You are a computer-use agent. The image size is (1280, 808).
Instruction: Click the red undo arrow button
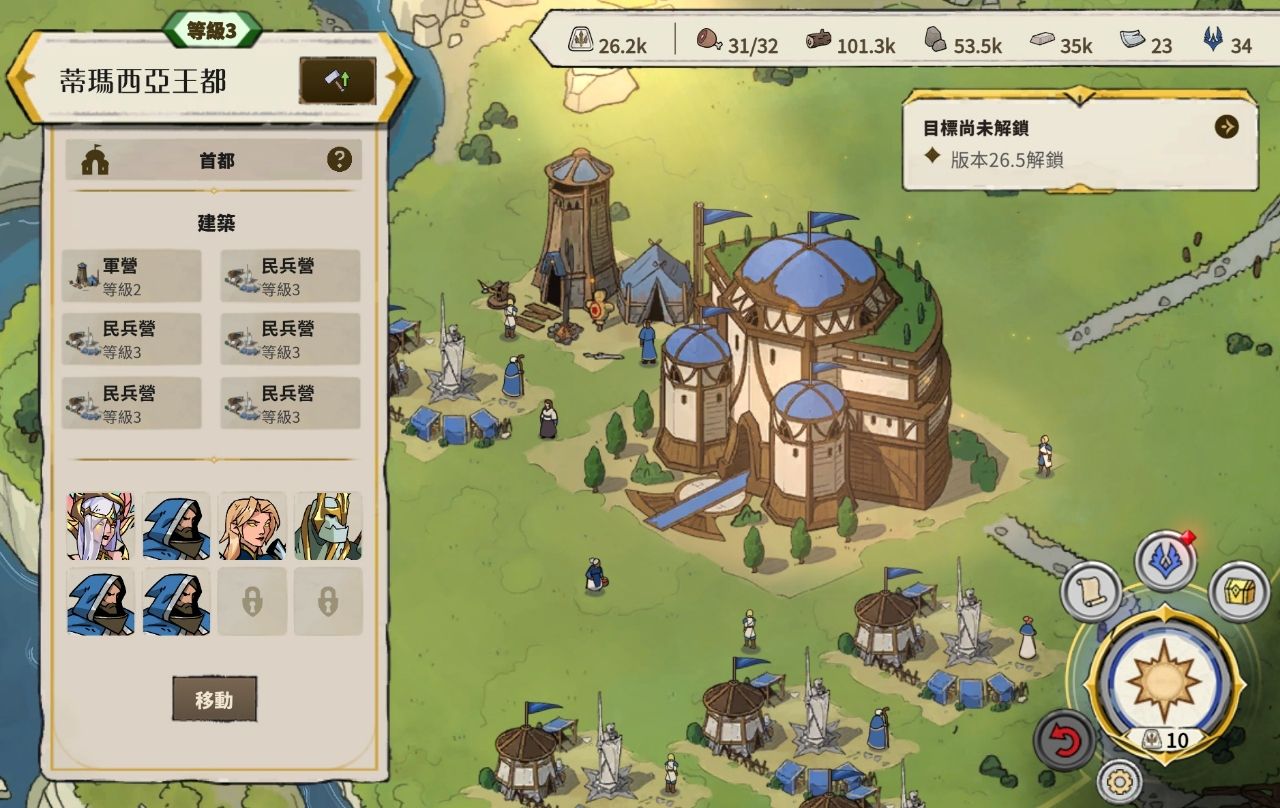pyautogui.click(x=1064, y=741)
